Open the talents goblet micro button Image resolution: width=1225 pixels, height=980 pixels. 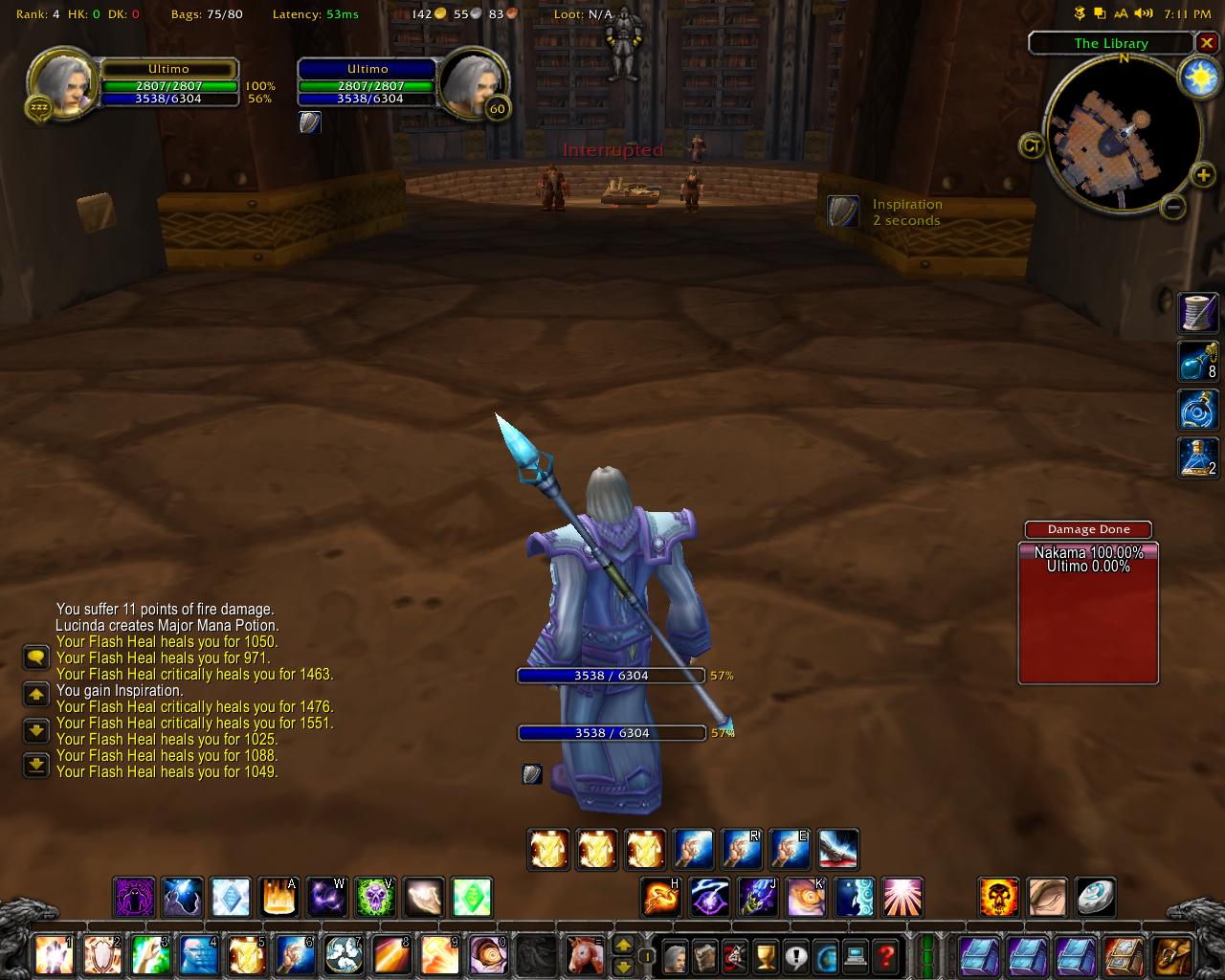pos(764,955)
